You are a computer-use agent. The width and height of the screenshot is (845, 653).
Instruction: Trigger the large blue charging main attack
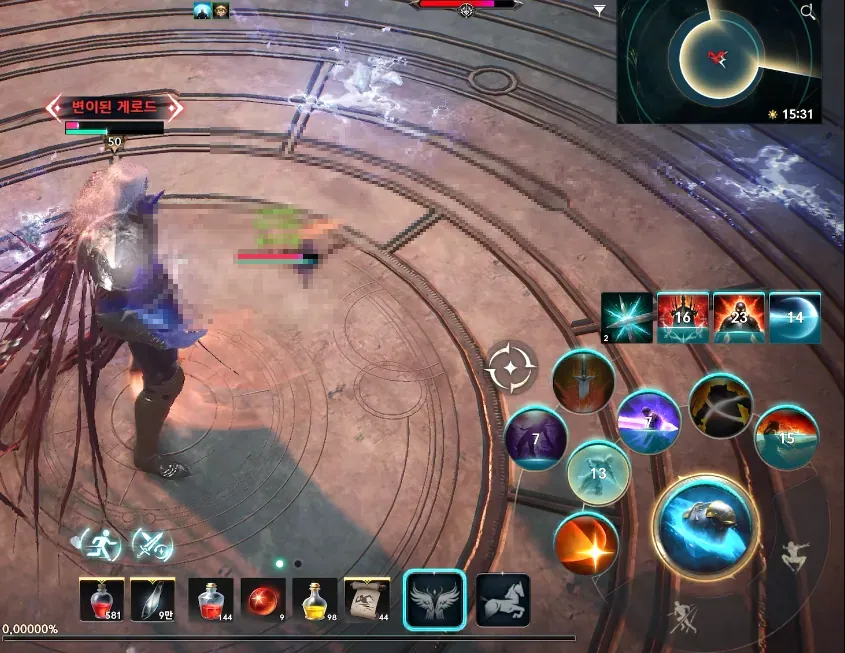[x=705, y=523]
